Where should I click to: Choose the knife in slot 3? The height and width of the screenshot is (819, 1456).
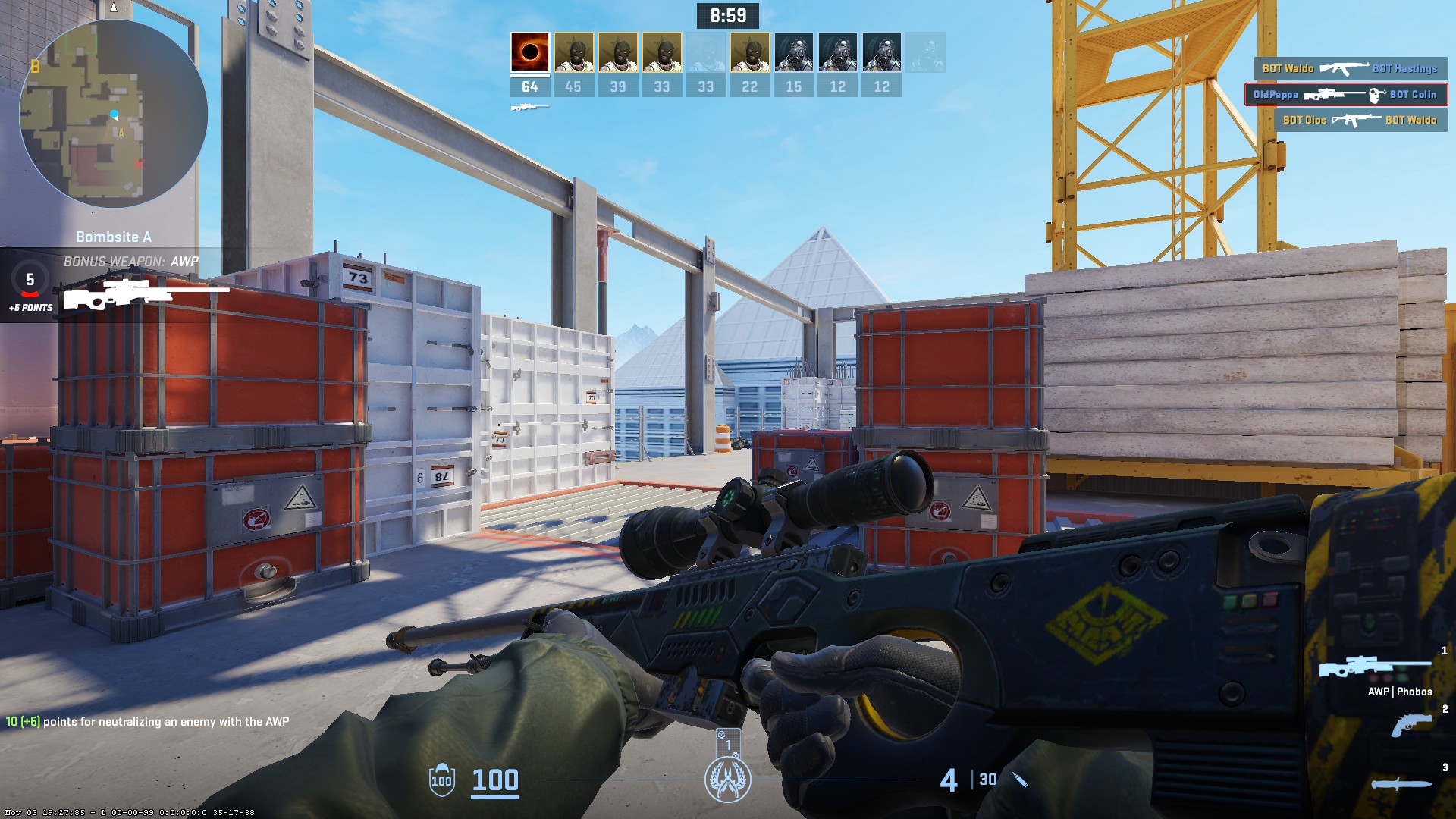1401,784
